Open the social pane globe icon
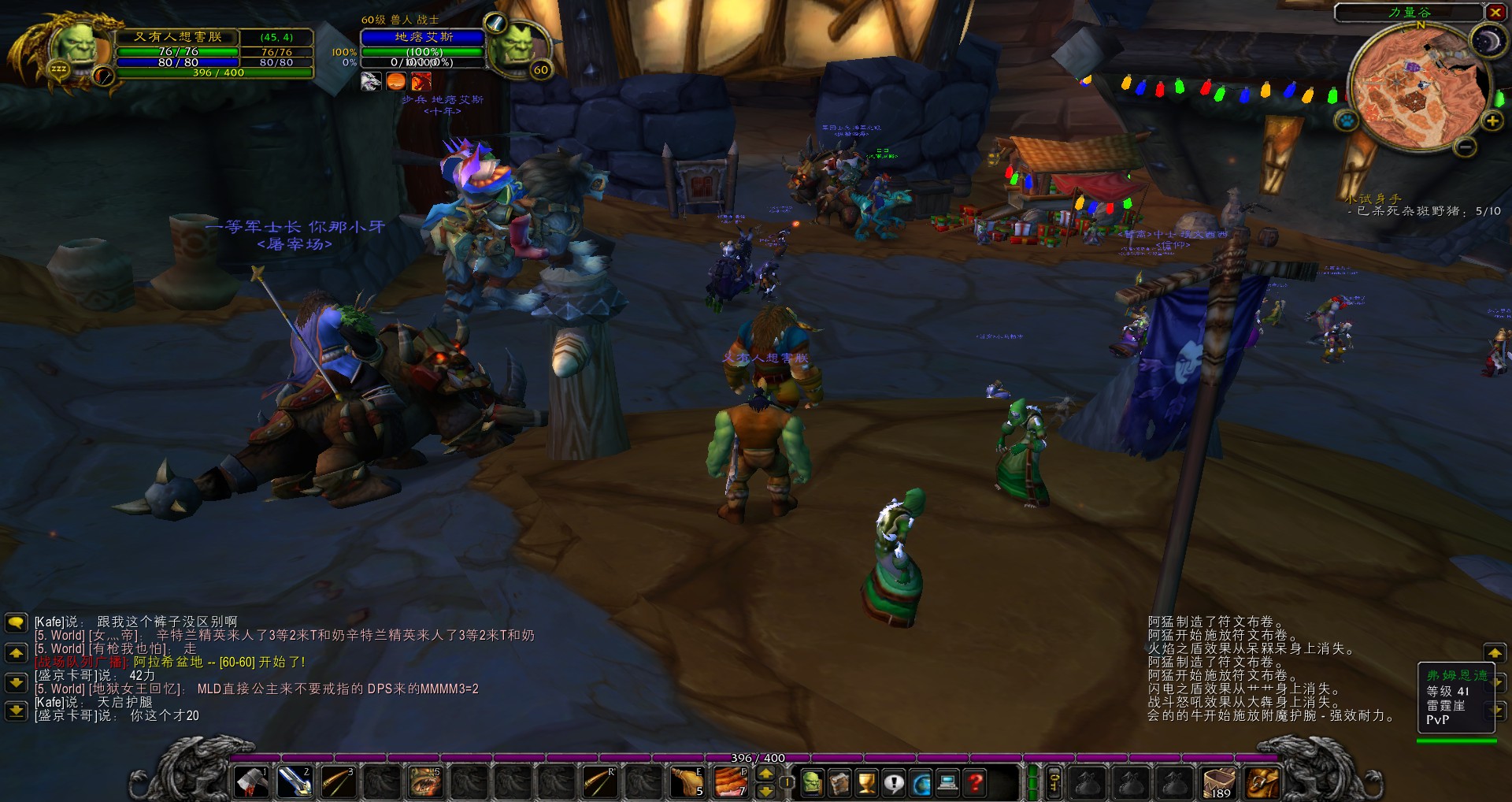Image resolution: width=1512 pixels, height=802 pixels. 921,783
